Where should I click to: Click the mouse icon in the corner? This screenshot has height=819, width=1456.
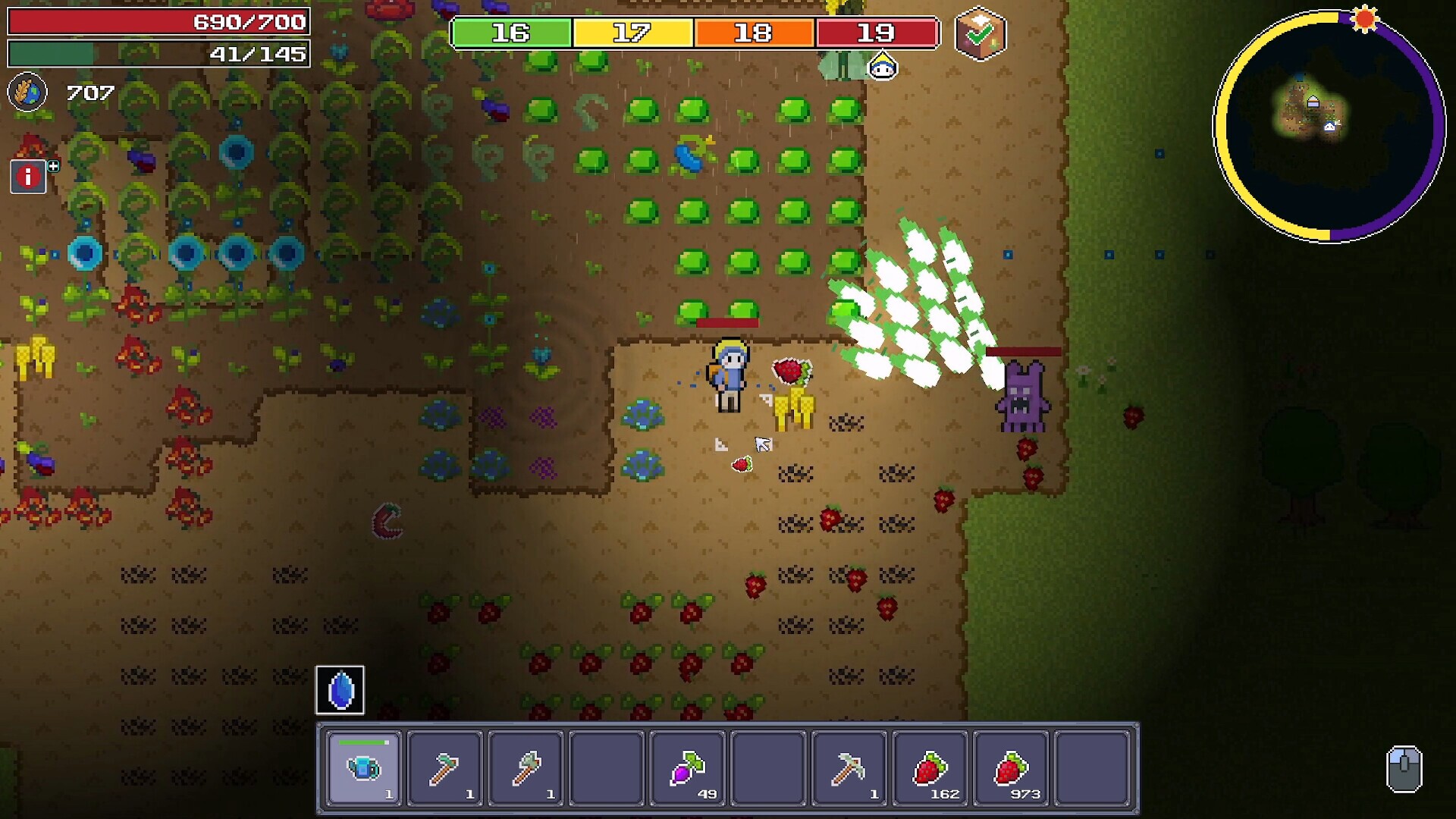click(1404, 769)
